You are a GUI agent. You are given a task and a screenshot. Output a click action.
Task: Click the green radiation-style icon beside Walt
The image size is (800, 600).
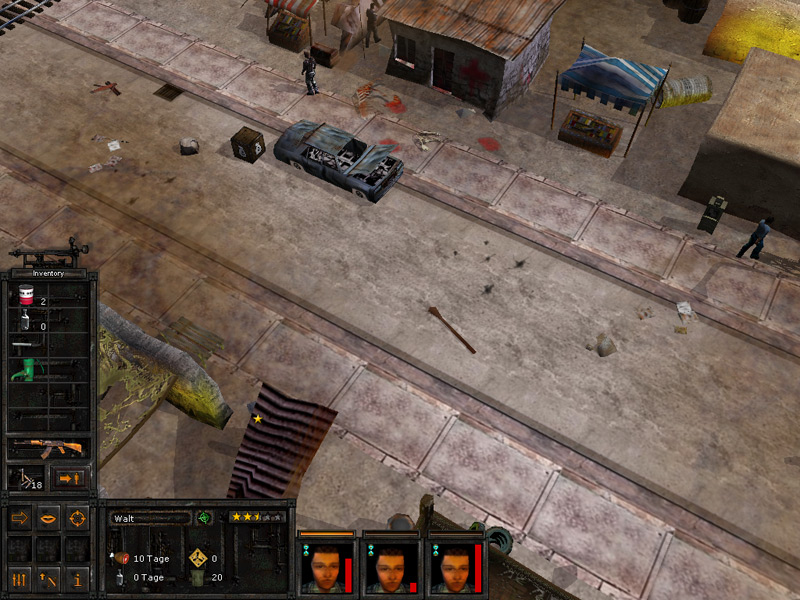[x=204, y=518]
